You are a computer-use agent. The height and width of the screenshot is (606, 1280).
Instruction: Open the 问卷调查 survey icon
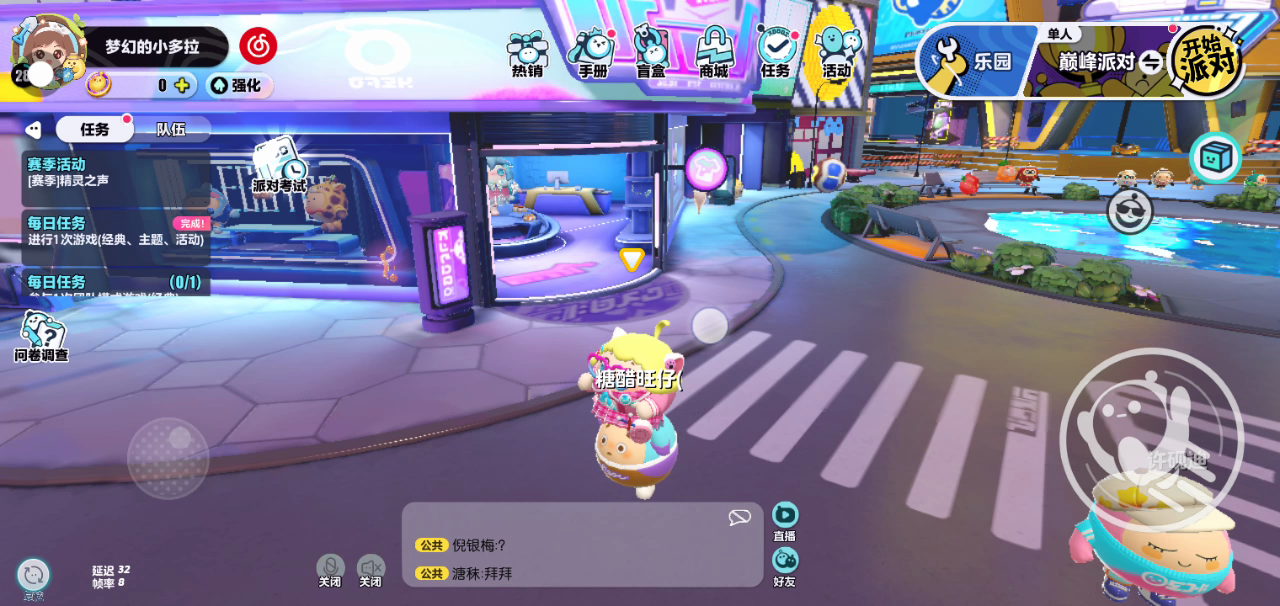tap(41, 336)
